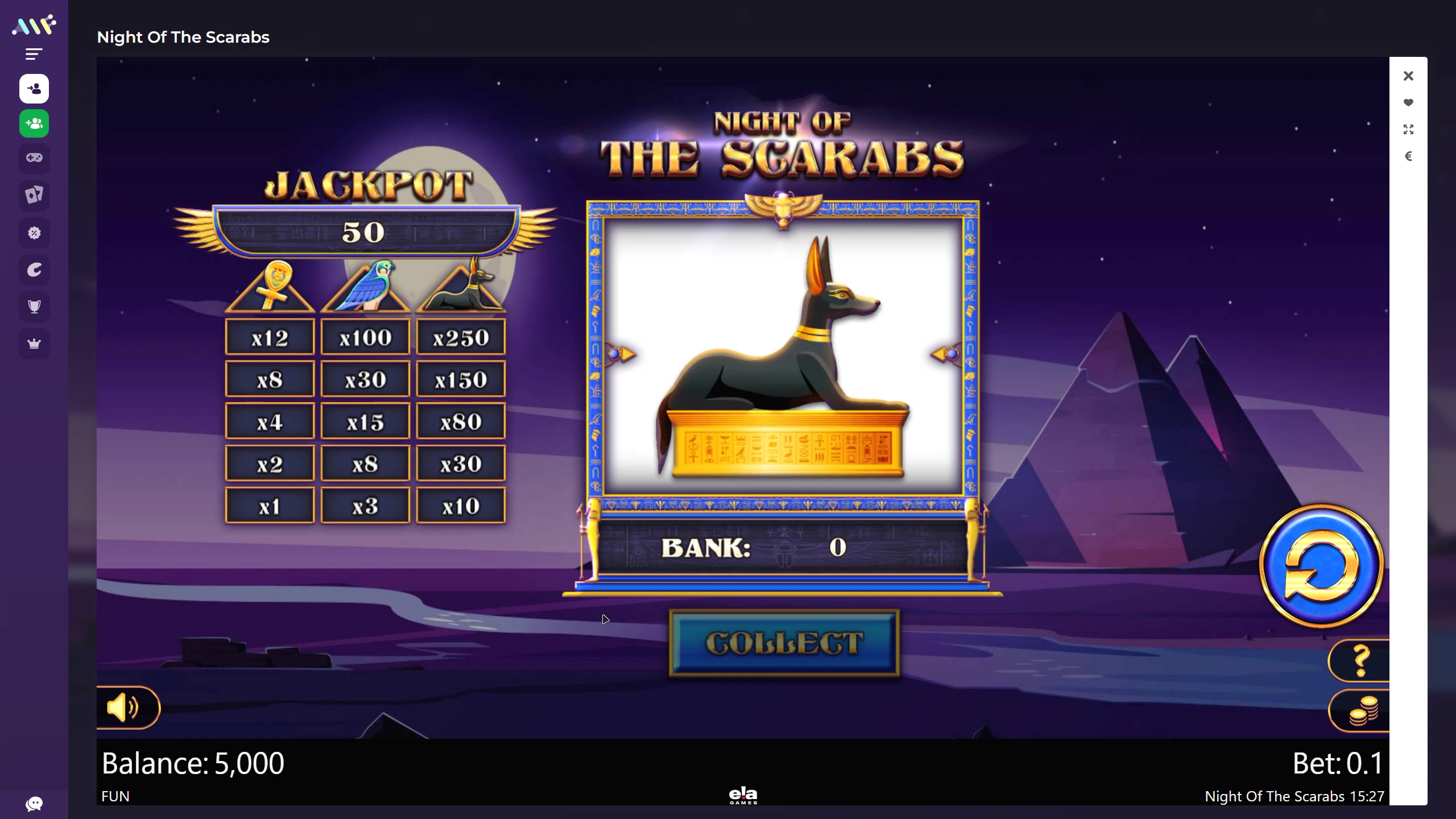Click the COLLECT button
Viewport: 1456px width, 819px height.
tap(784, 643)
